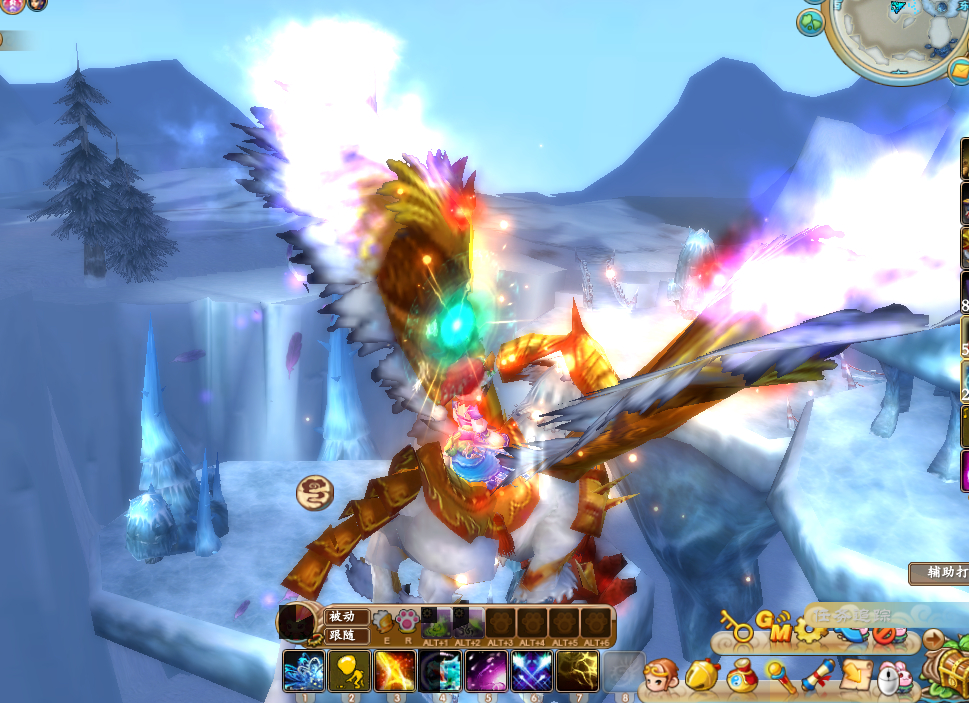Set pet to follow mode (跟随)

(x=347, y=635)
